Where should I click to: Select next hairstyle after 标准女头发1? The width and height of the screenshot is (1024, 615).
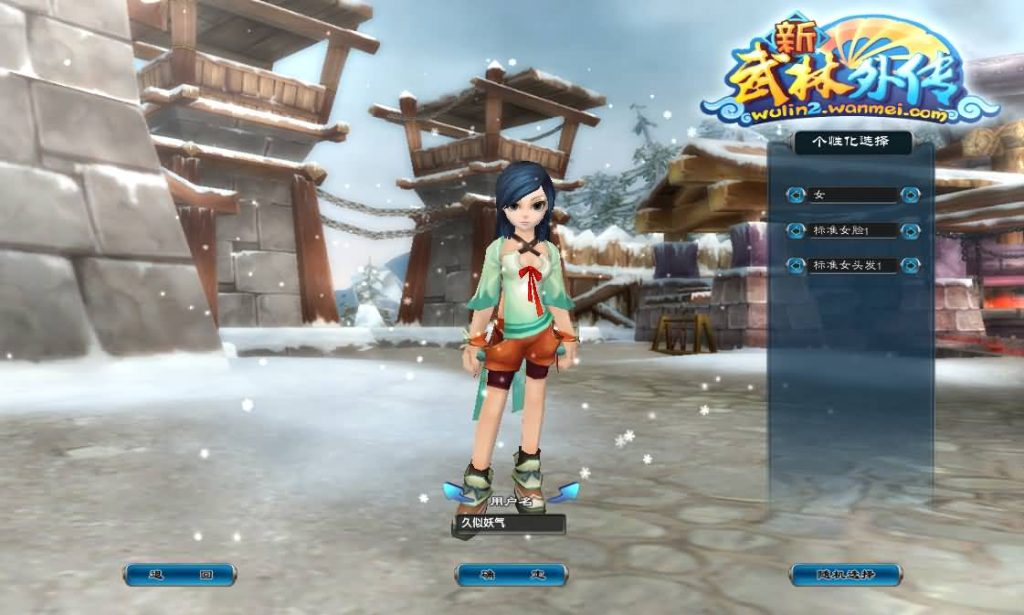coord(910,266)
